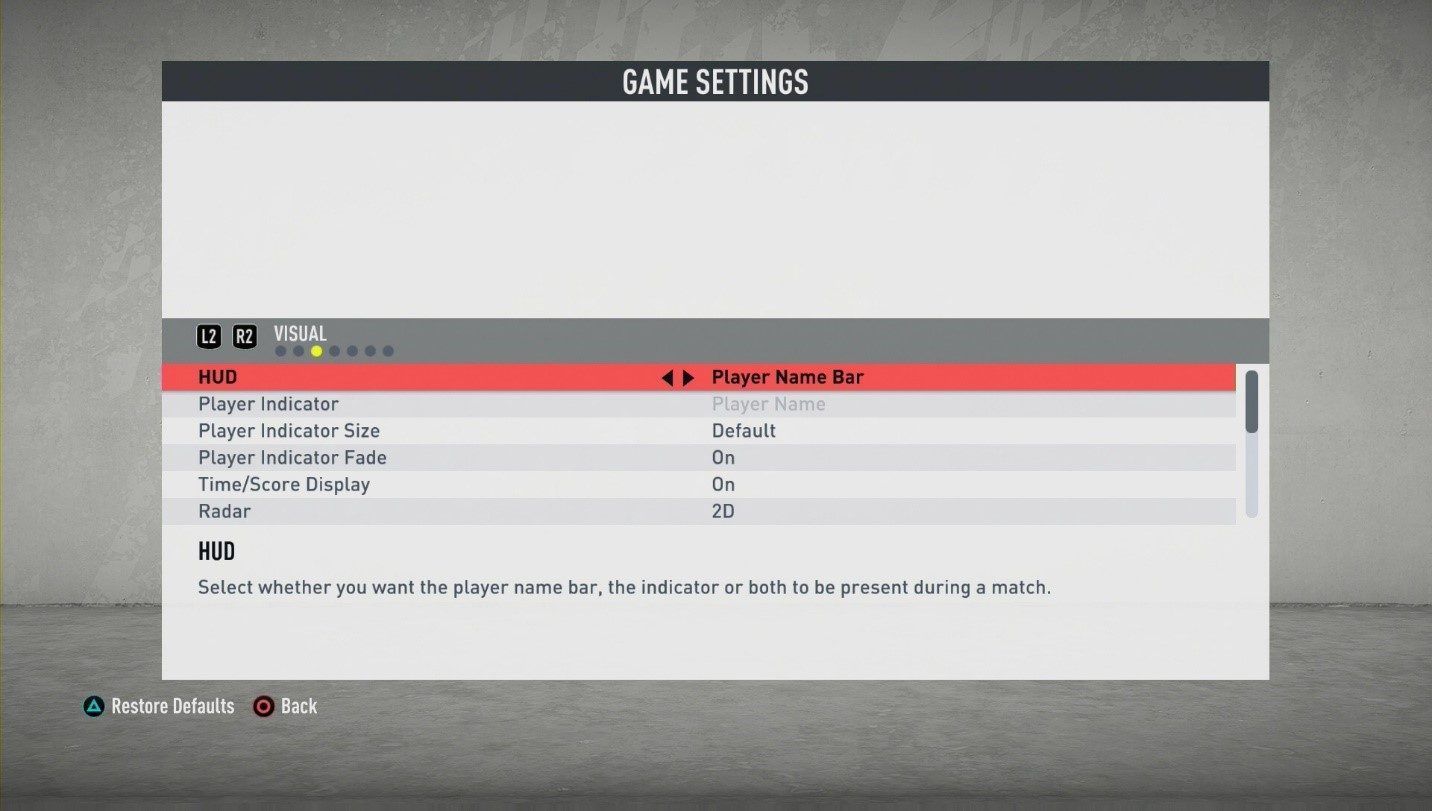The width and height of the screenshot is (1432, 811).
Task: Select the highlighted yellow page dot
Action: (316, 350)
